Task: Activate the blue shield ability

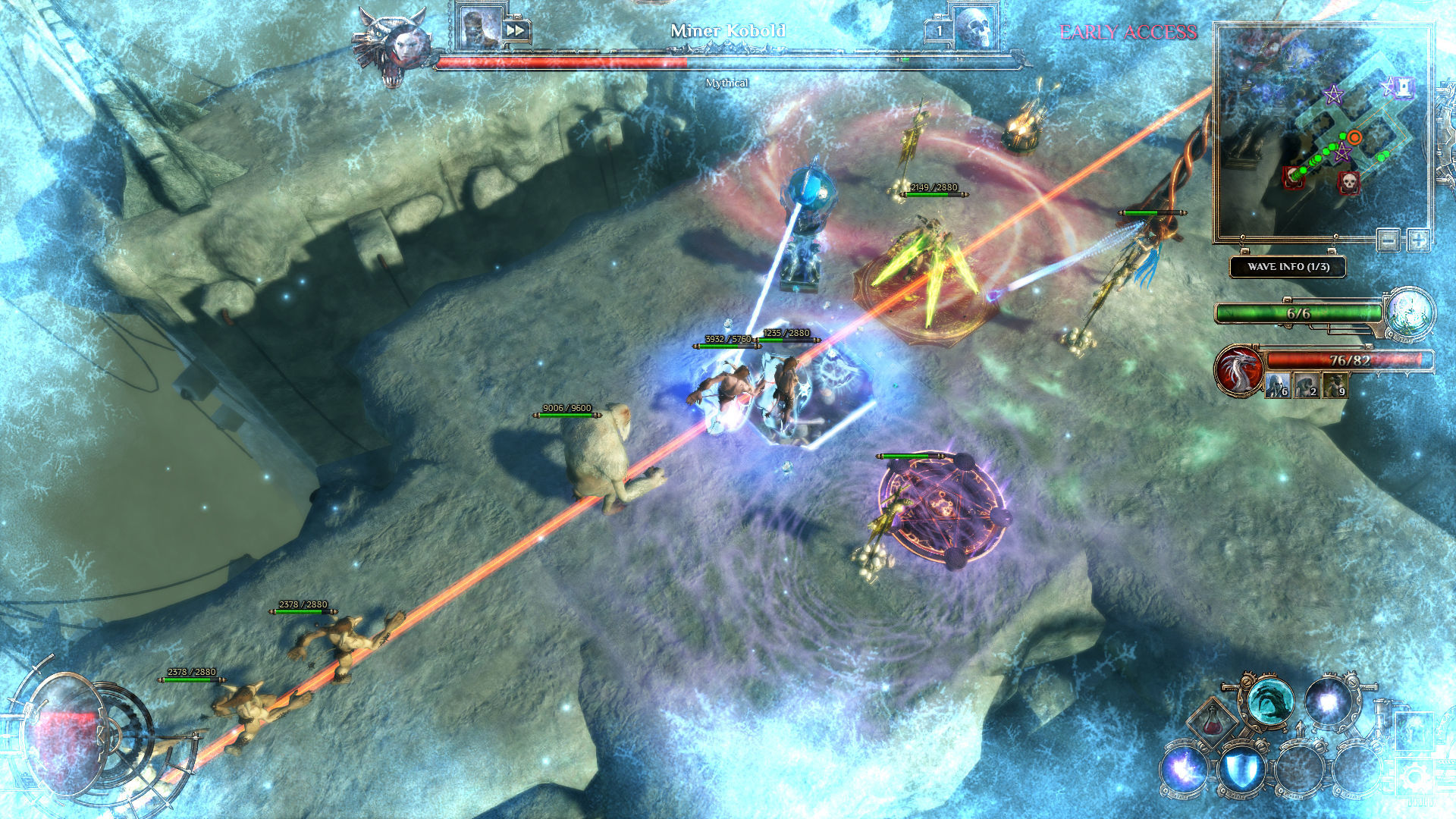Action: [1241, 770]
